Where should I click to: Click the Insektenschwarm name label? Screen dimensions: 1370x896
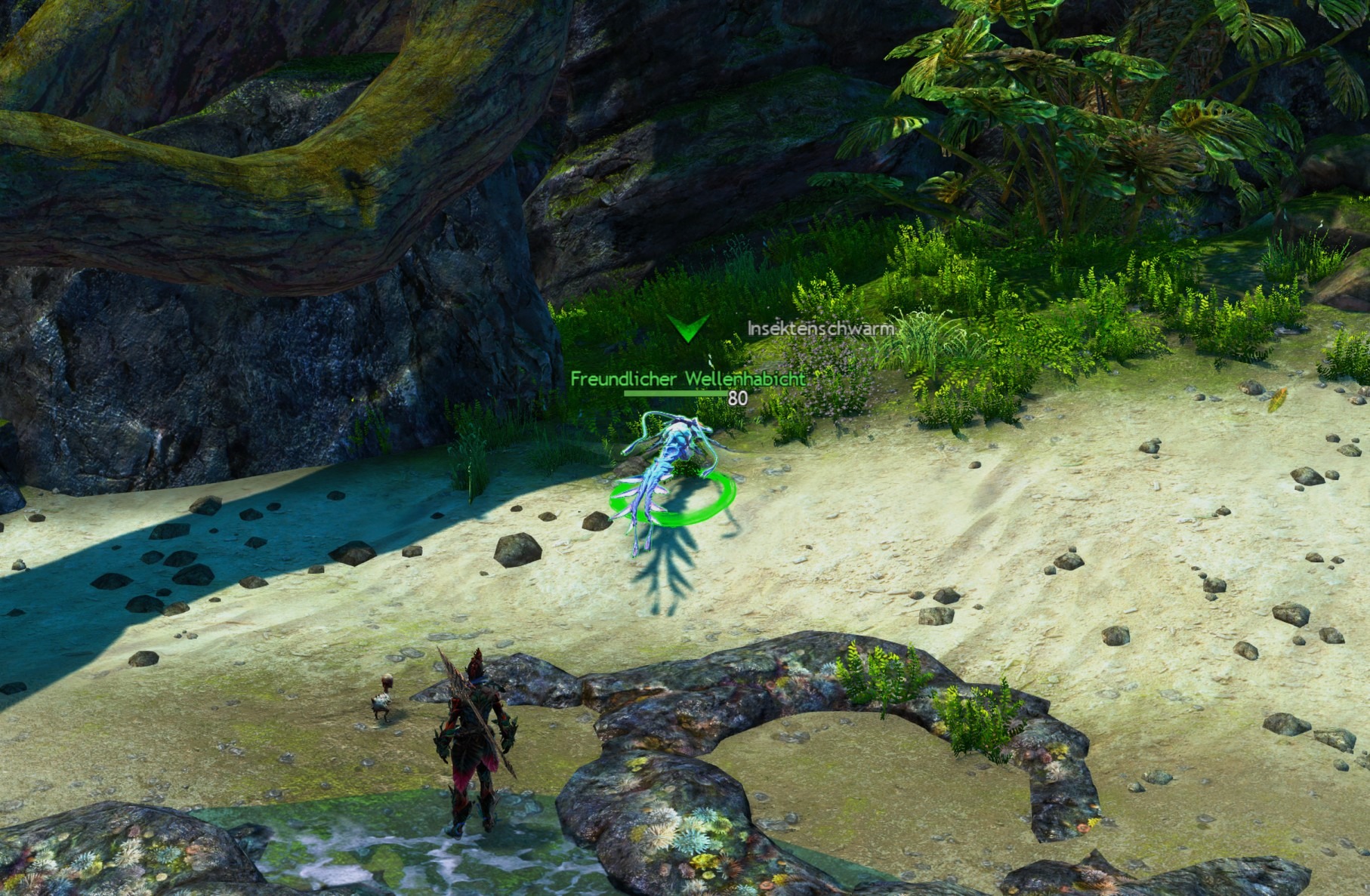820,329
